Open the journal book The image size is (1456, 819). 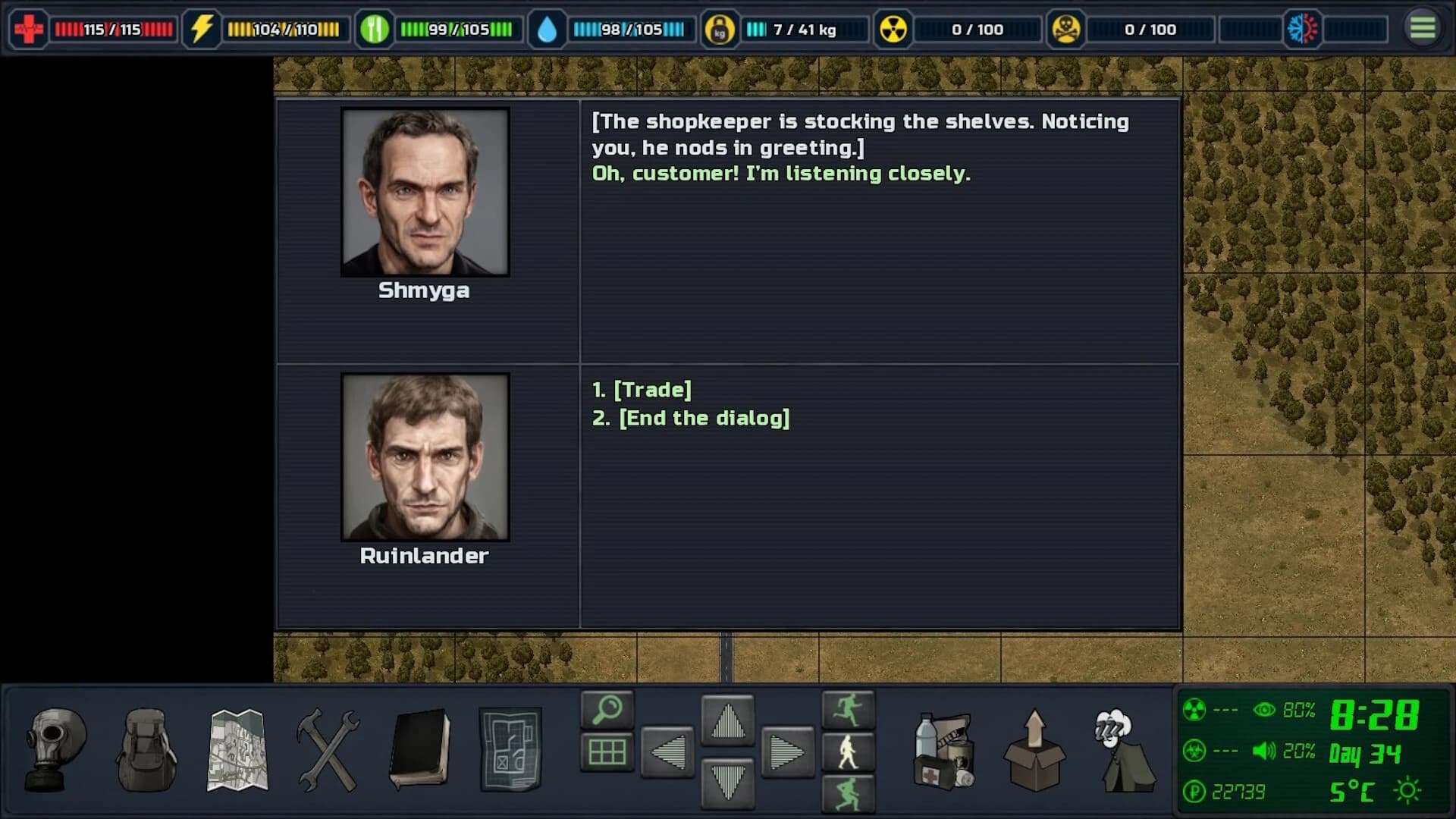pyautogui.click(x=421, y=747)
